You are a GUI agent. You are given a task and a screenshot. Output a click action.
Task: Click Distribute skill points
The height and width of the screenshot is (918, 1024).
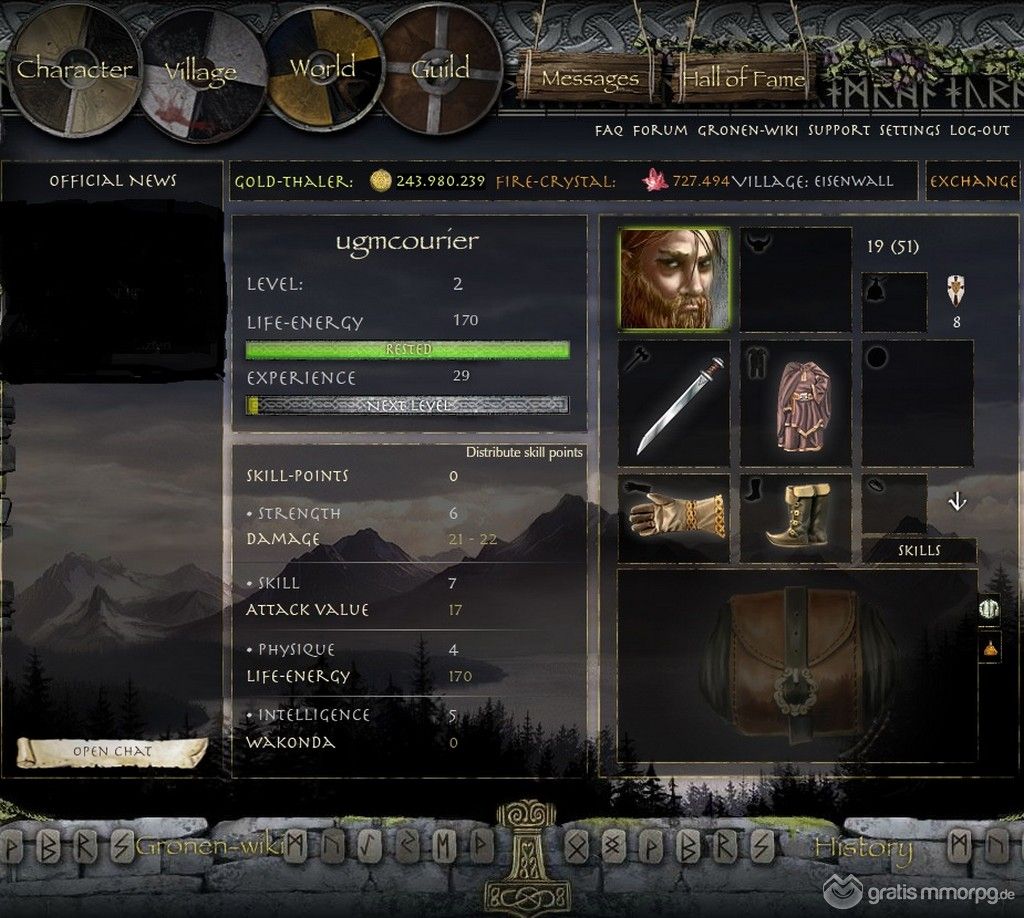524,453
